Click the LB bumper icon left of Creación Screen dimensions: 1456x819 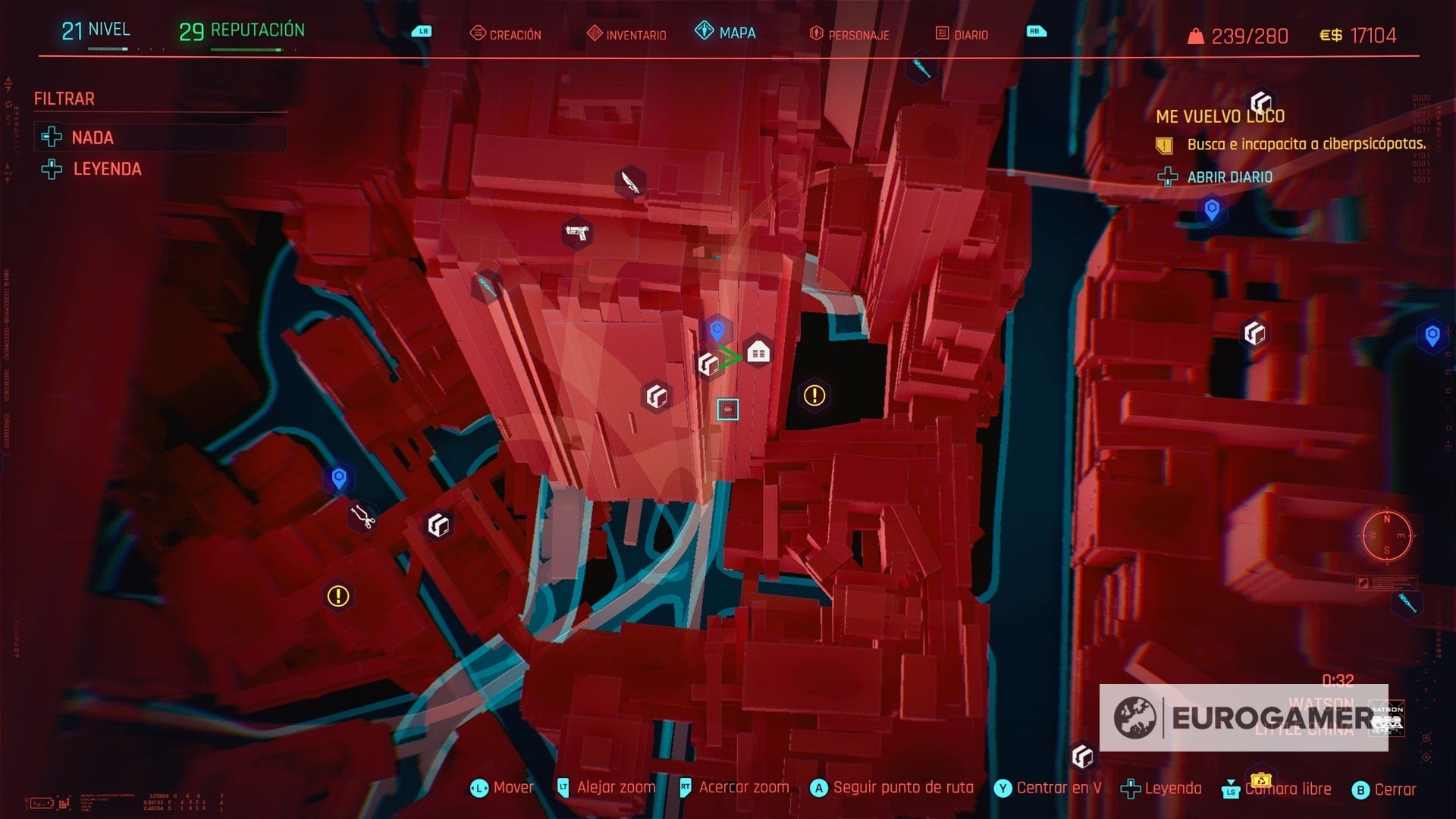tap(422, 30)
